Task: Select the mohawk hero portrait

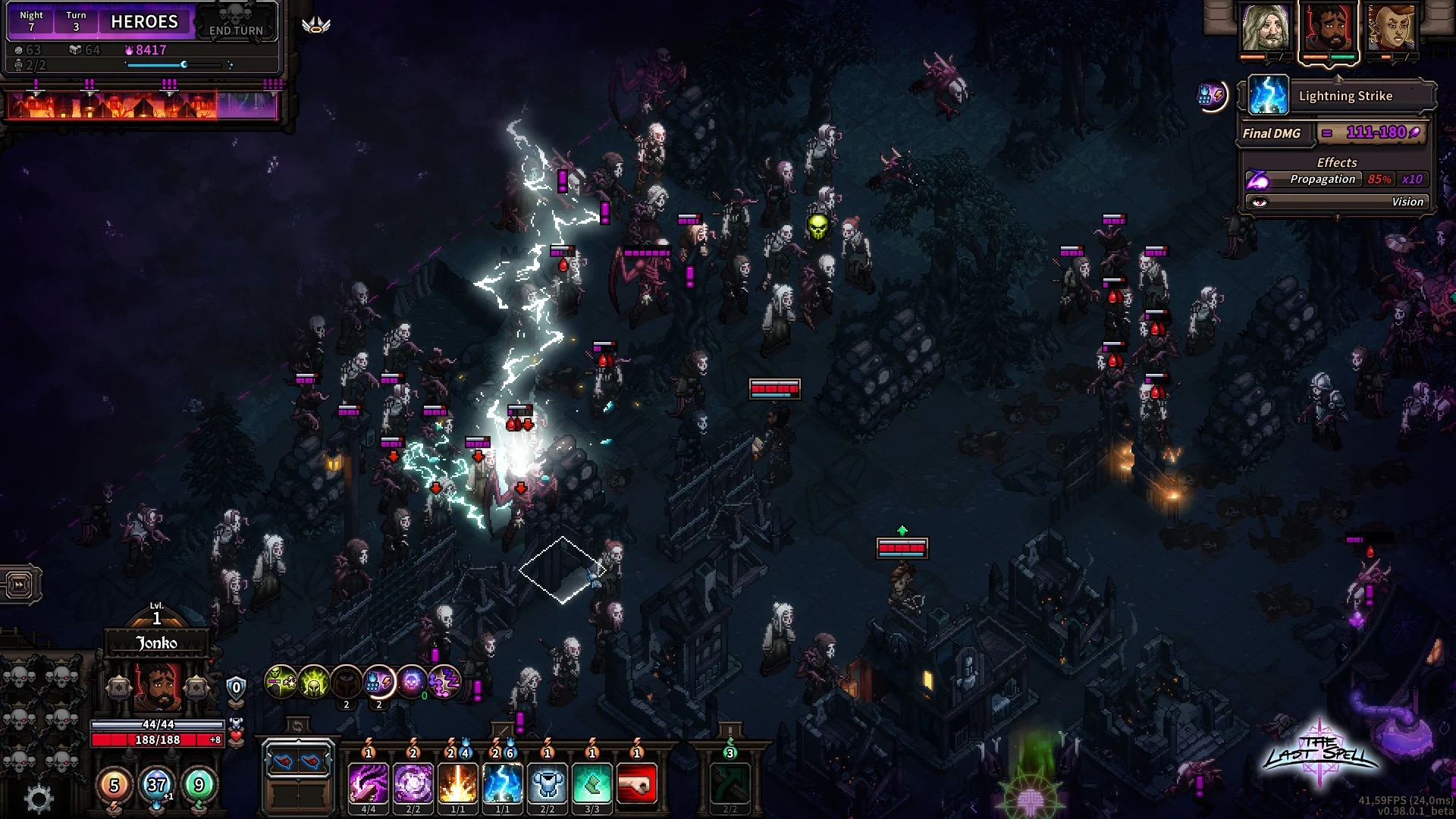Action: [1392, 28]
